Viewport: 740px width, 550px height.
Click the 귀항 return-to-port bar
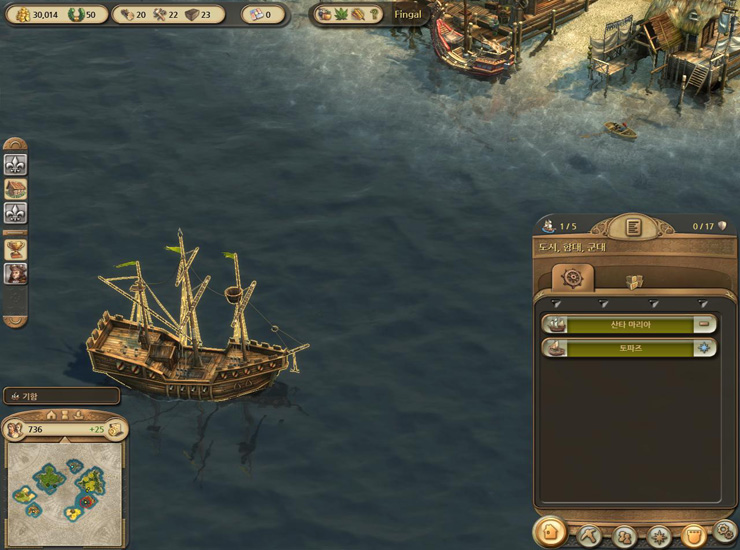[62, 396]
